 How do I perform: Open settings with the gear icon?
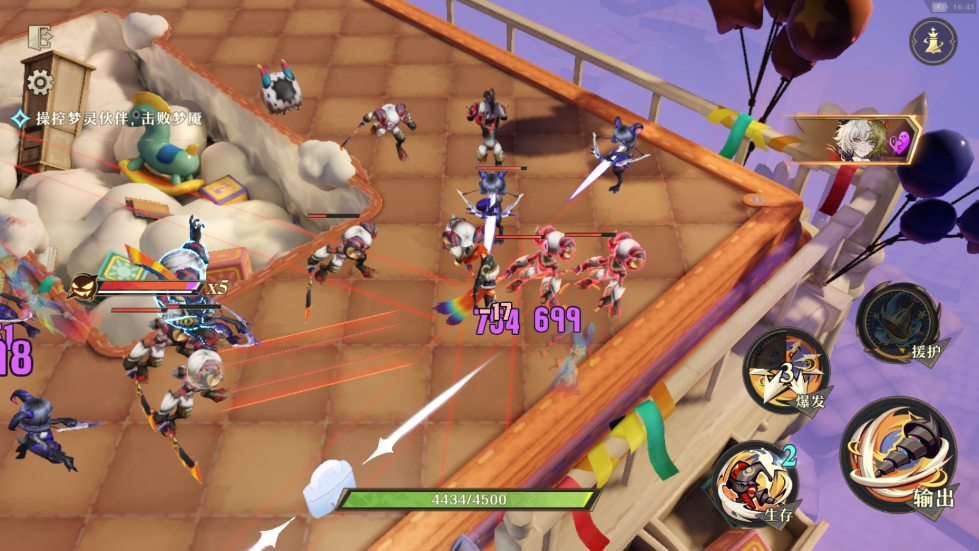coord(40,81)
